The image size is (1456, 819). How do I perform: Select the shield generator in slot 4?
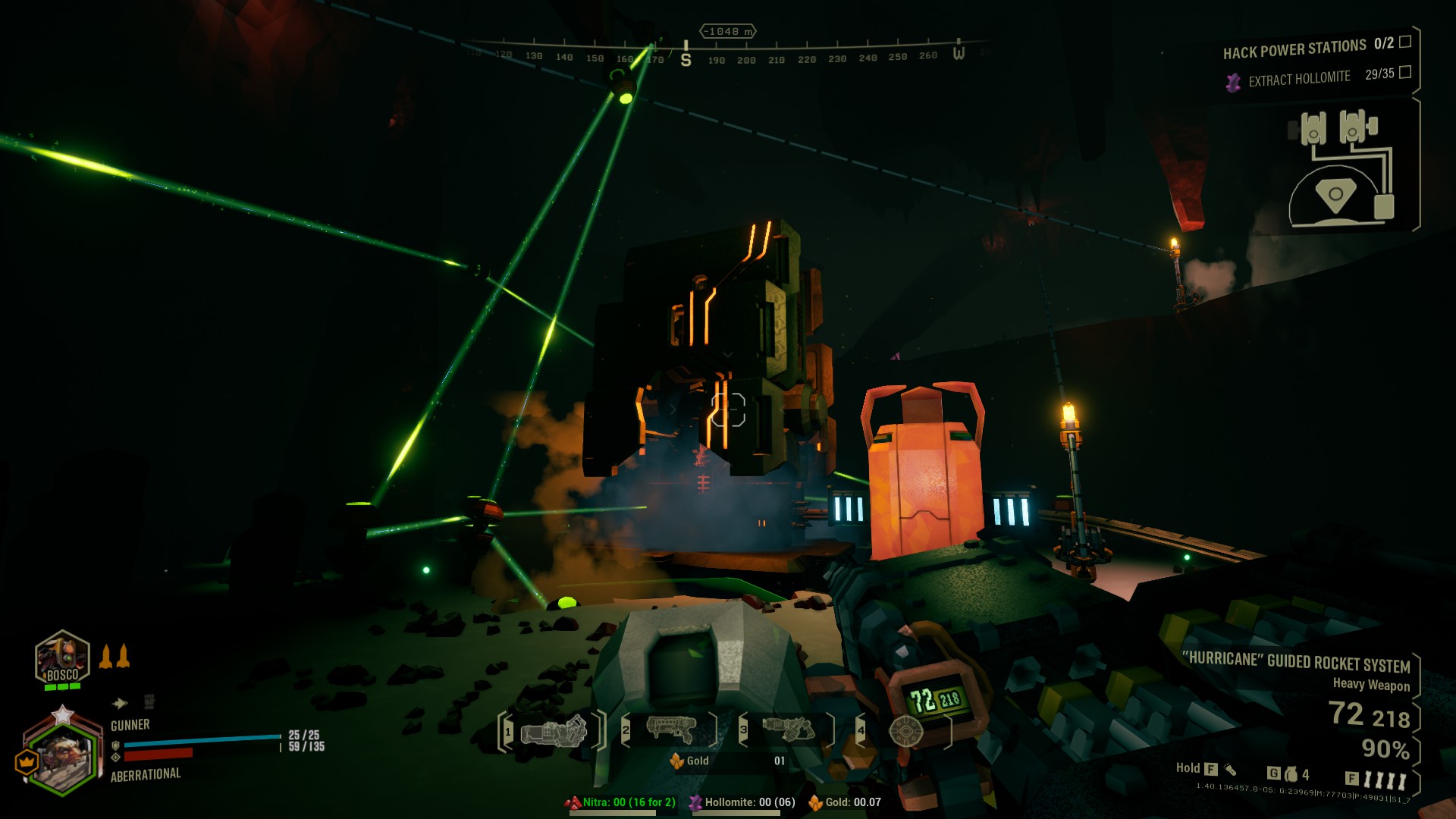tap(905, 731)
